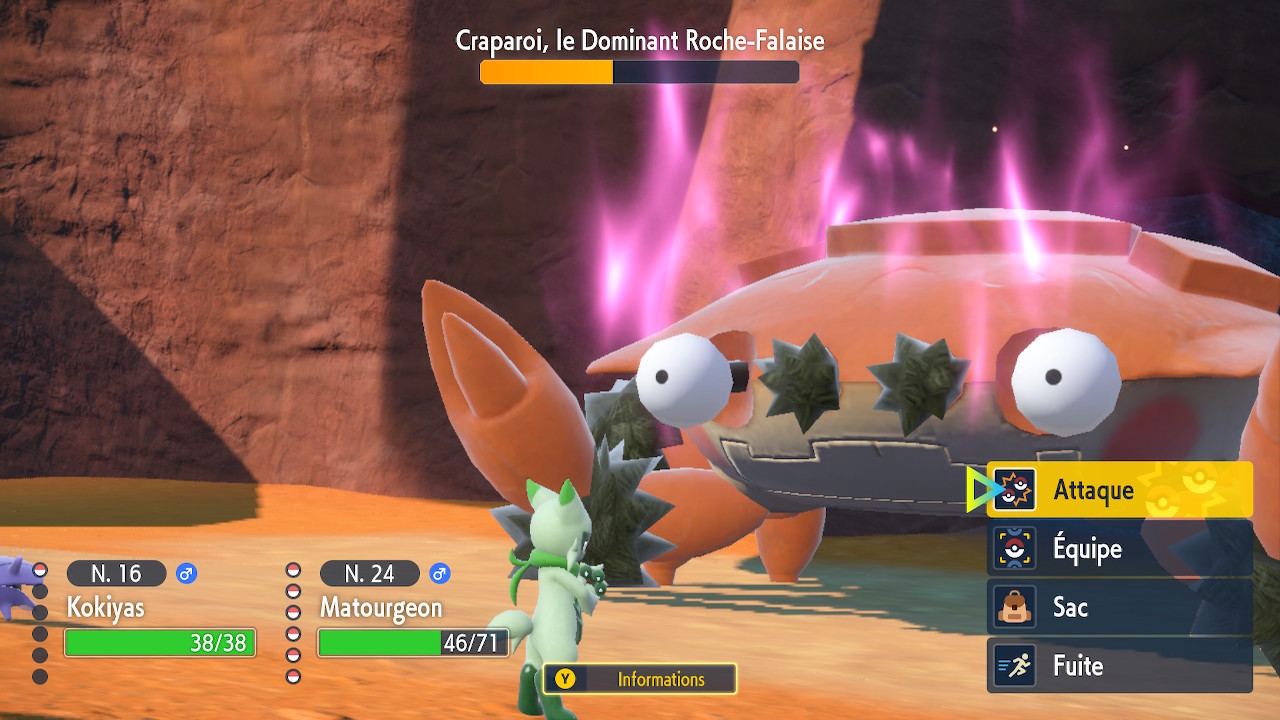Select the Attaque battle command
The height and width of the screenshot is (720, 1280).
click(x=1119, y=490)
